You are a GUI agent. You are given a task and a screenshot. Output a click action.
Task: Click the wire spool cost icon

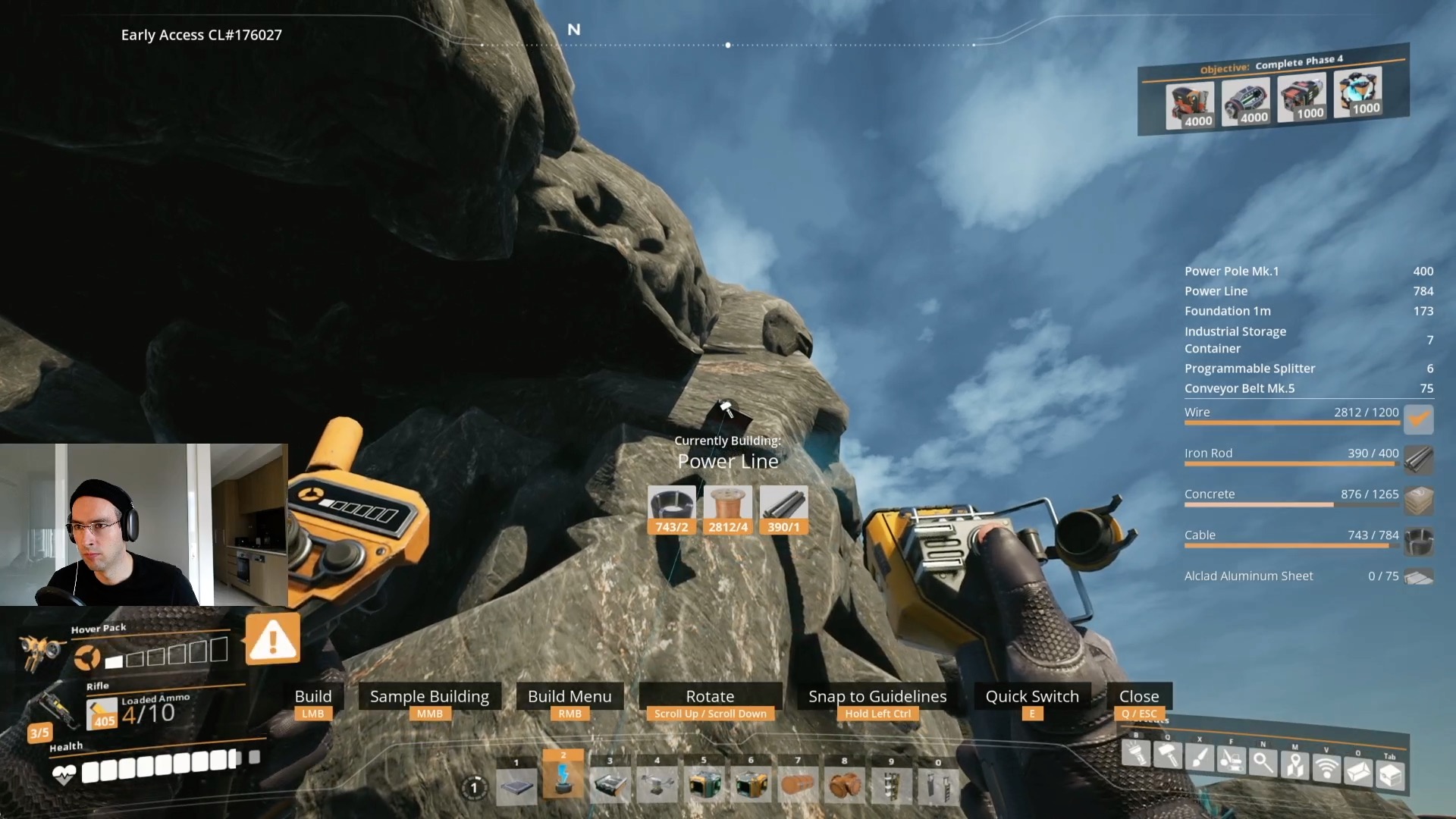point(727,502)
